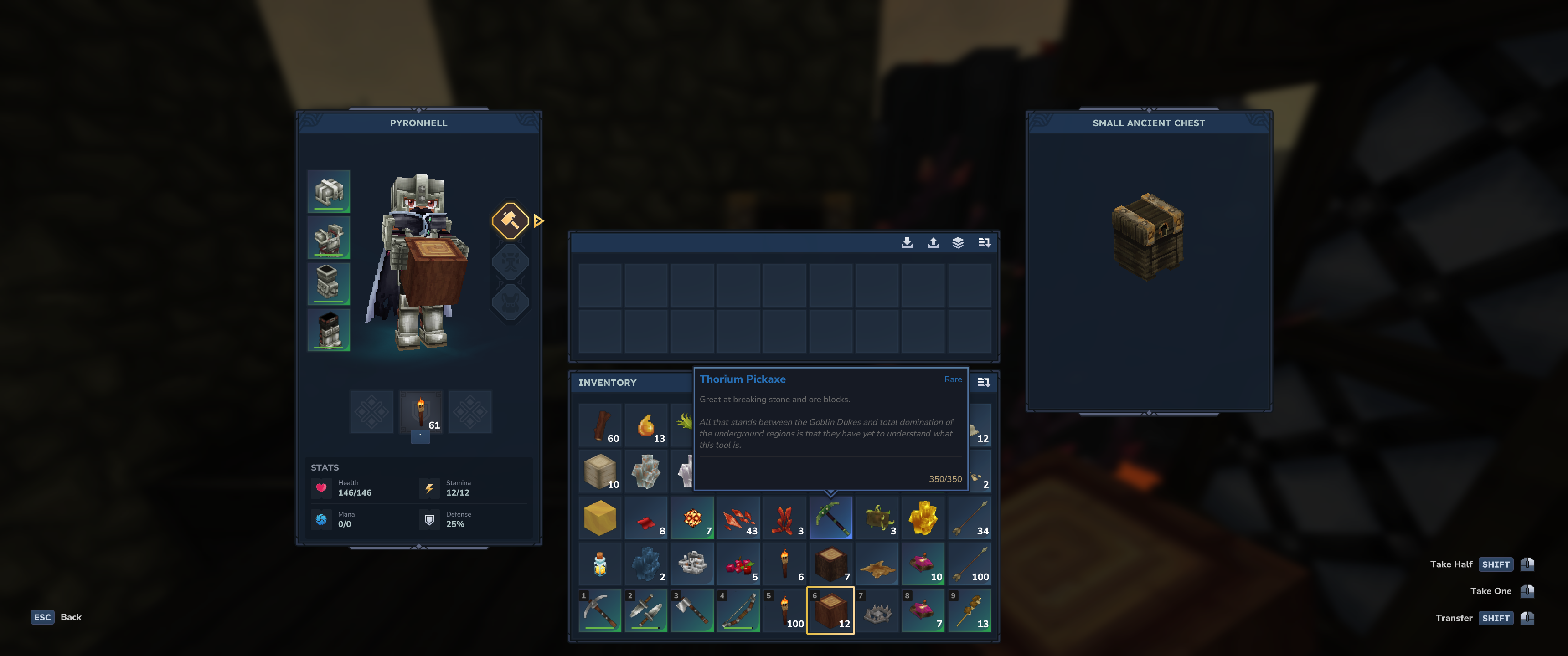Click the off-hand torch slot

pos(421,412)
